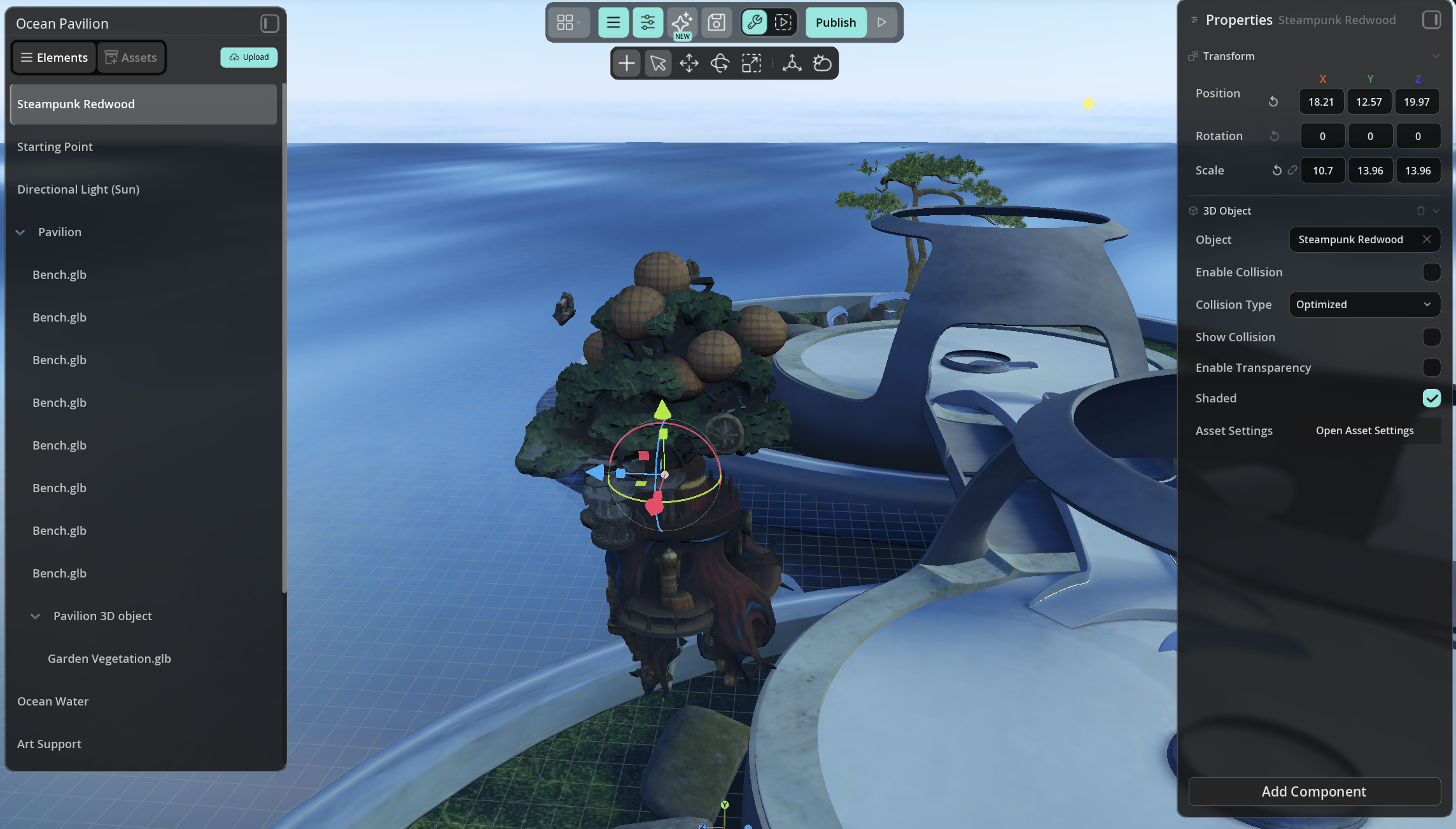Collapse the Pavilion group arrow
Viewport: 1456px width, 829px height.
tap(20, 232)
